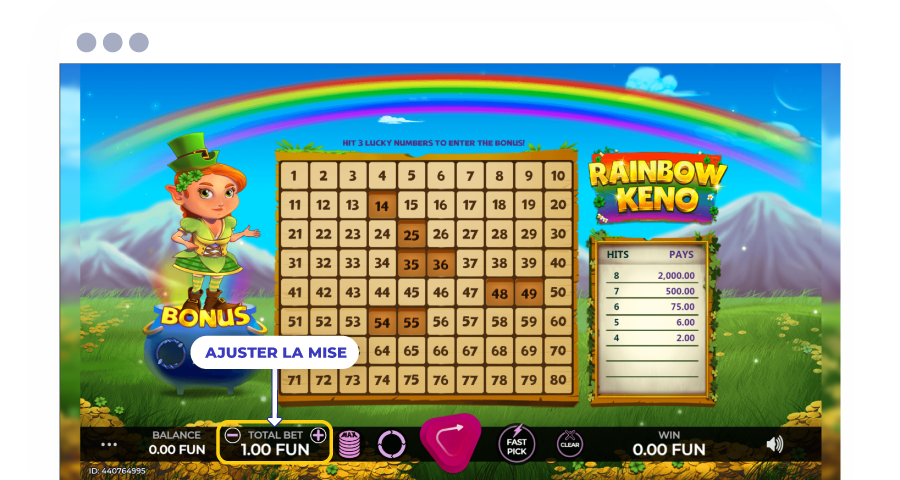Select number 71 on the keno grid

coord(294,380)
